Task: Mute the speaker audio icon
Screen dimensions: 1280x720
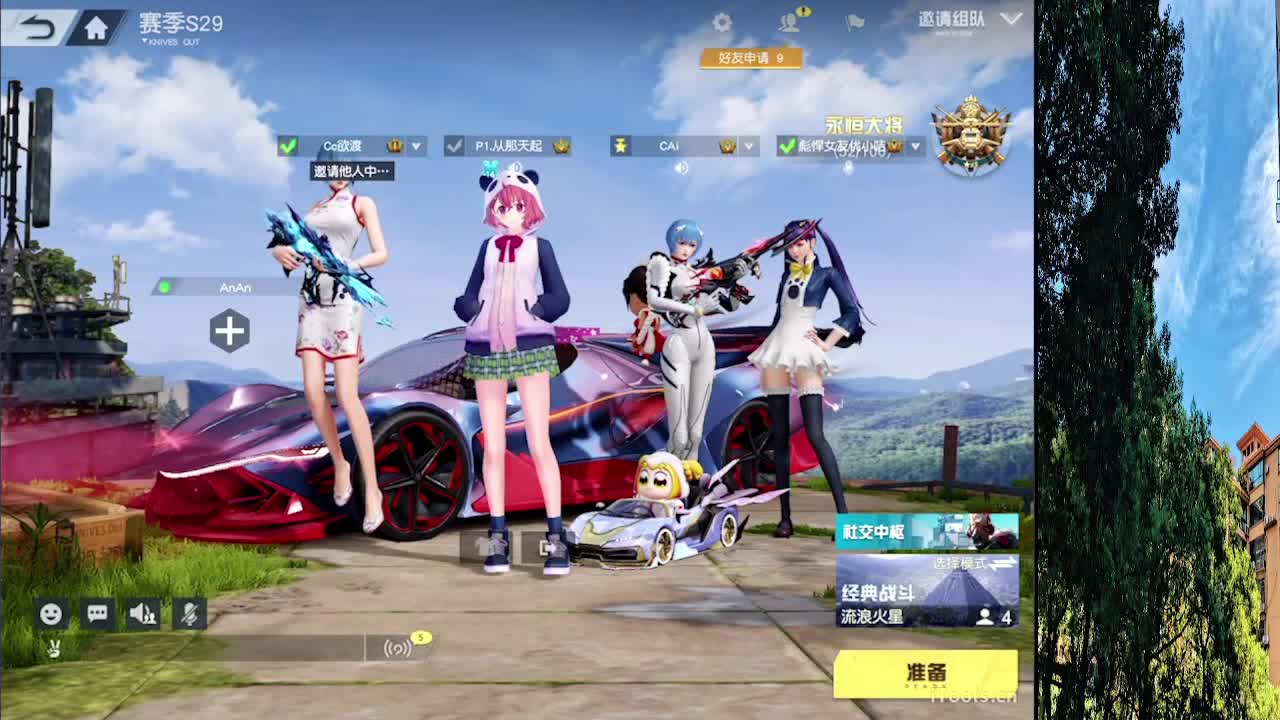Action: point(141,614)
